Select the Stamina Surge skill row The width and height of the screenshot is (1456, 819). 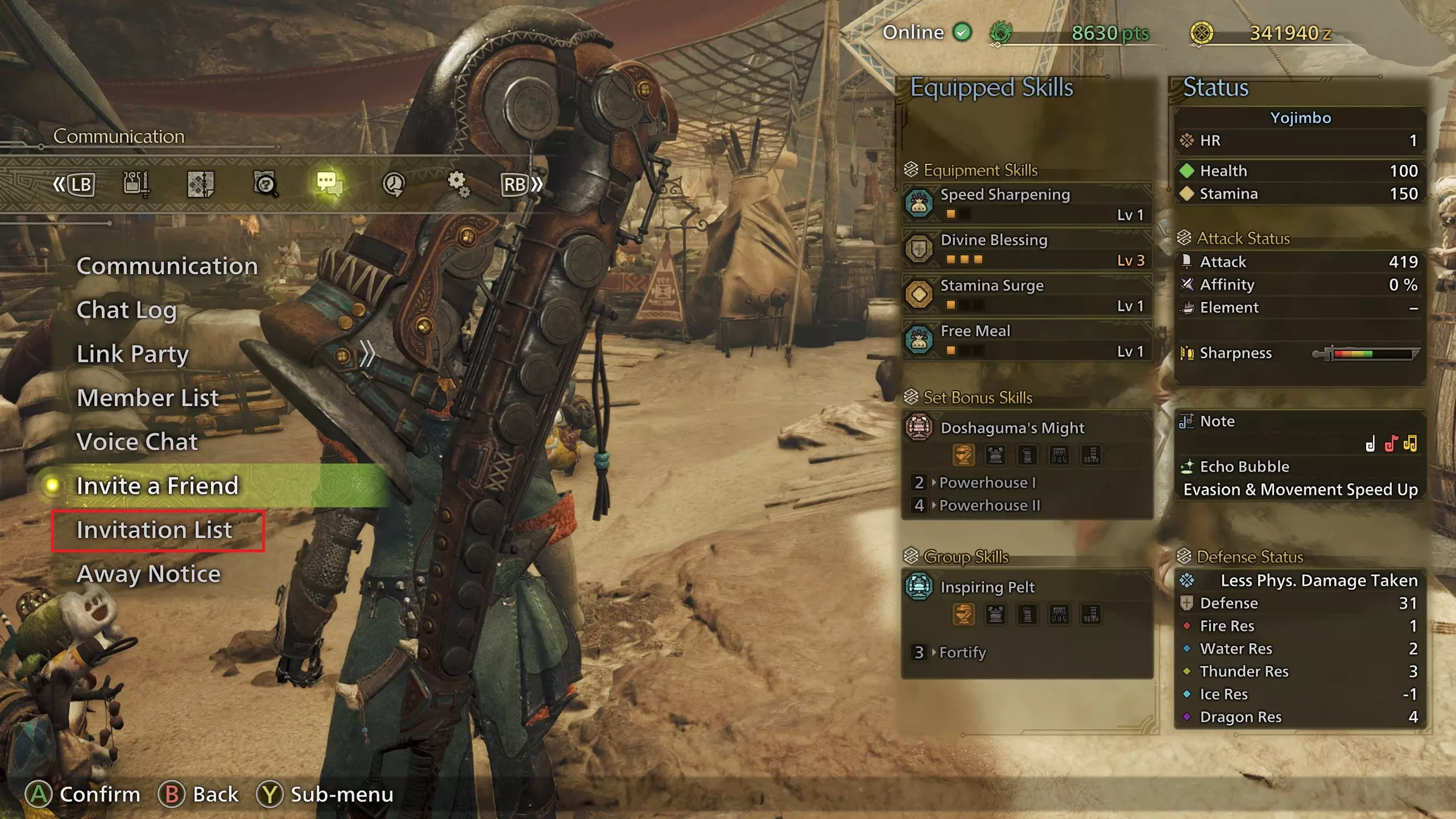click(x=1027, y=295)
